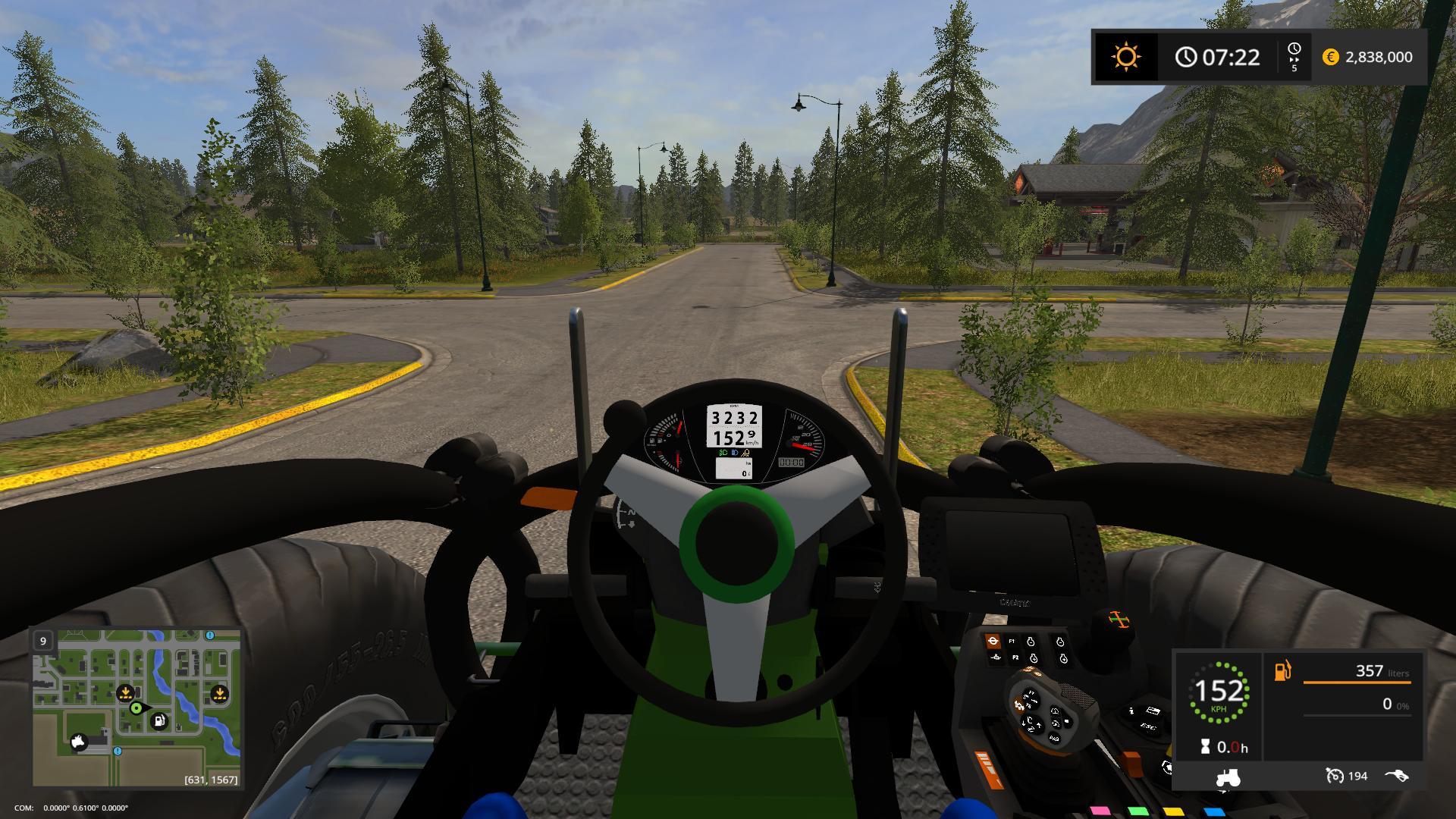Select the blue exclamation marker near the cow barn
The width and height of the screenshot is (1456, 819).
coord(118,751)
